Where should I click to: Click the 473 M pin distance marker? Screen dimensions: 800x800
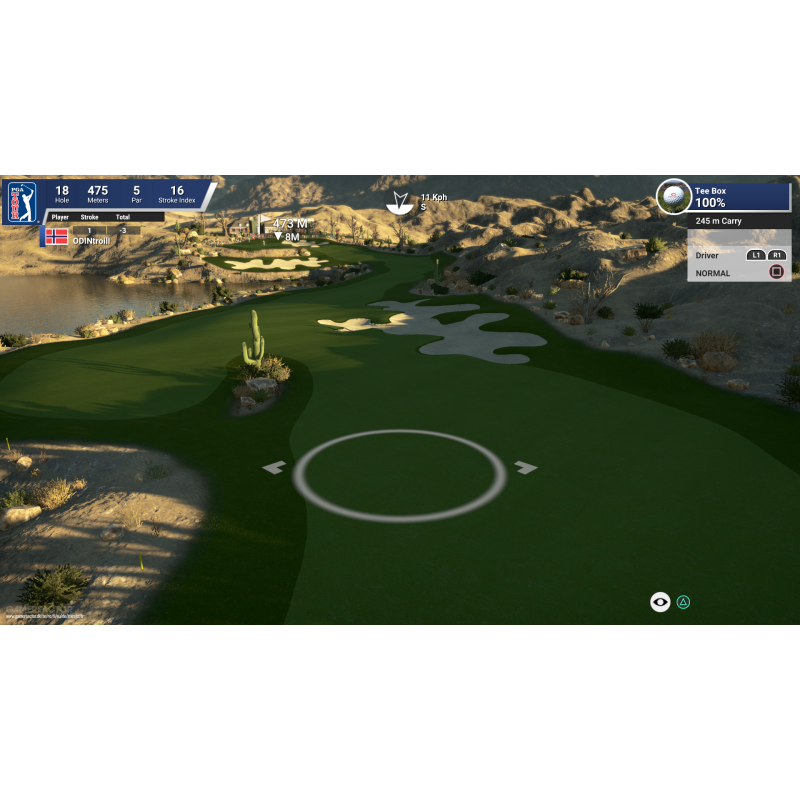[289, 224]
